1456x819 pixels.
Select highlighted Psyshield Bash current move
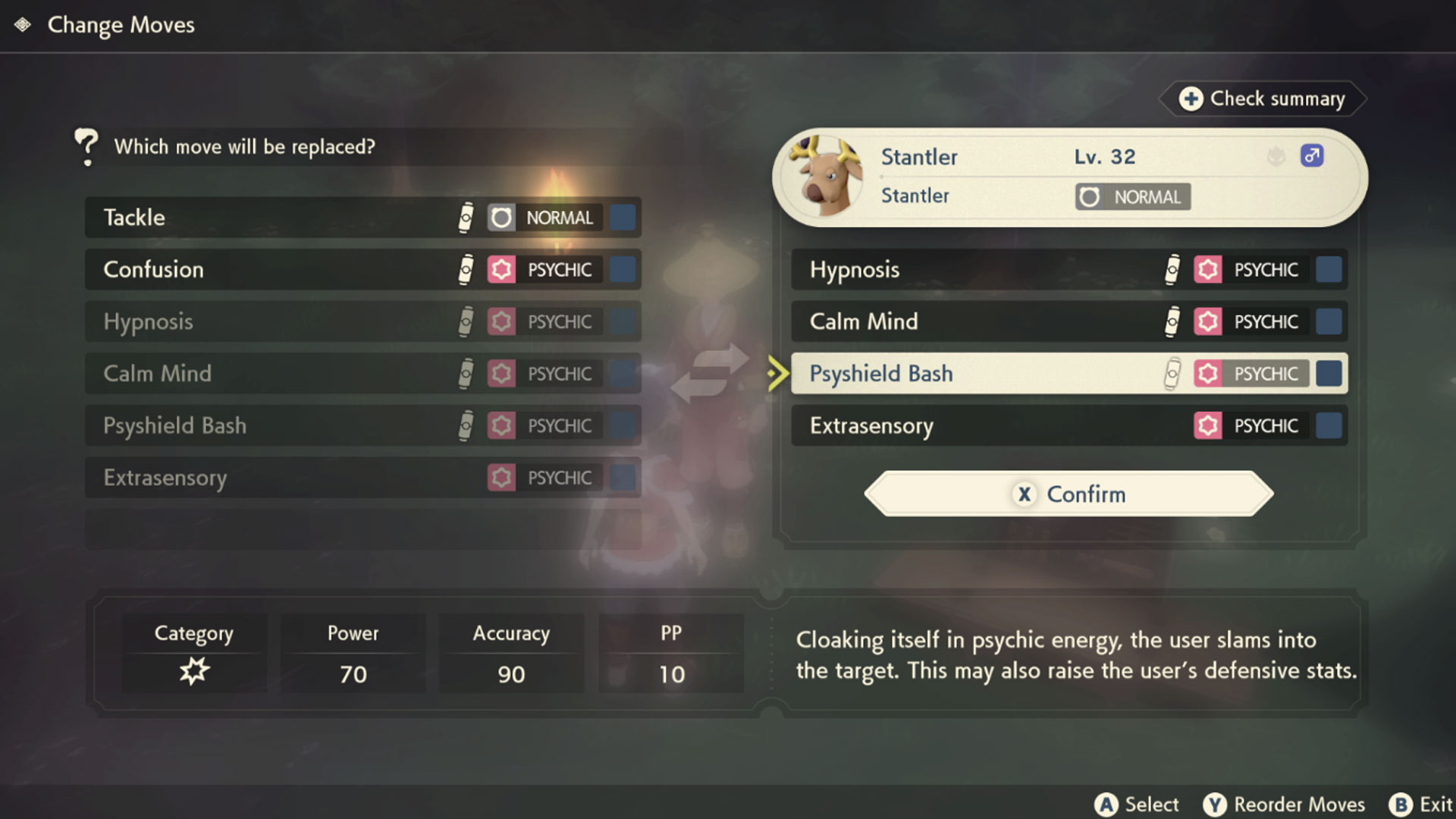point(1068,373)
